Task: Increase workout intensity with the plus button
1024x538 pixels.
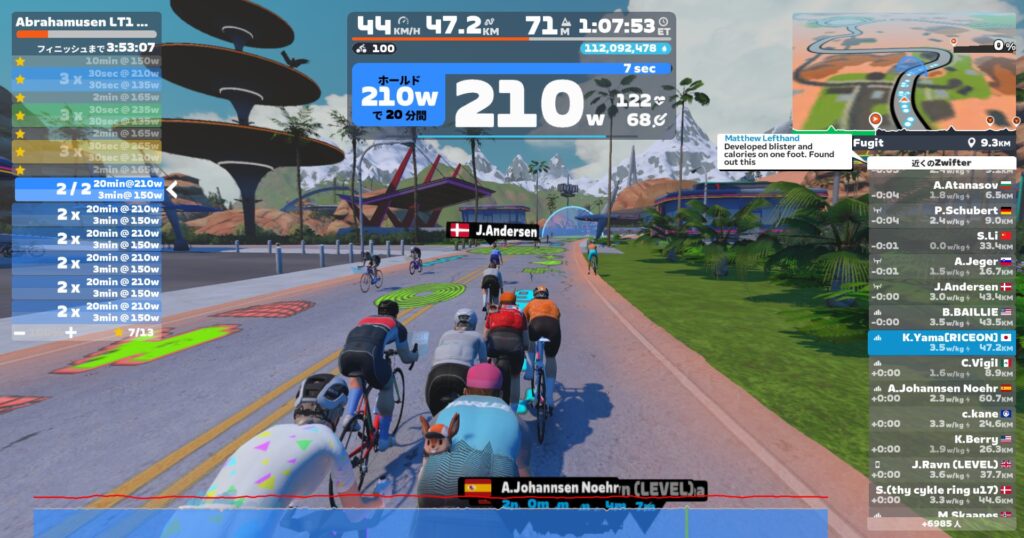Action: [x=70, y=331]
